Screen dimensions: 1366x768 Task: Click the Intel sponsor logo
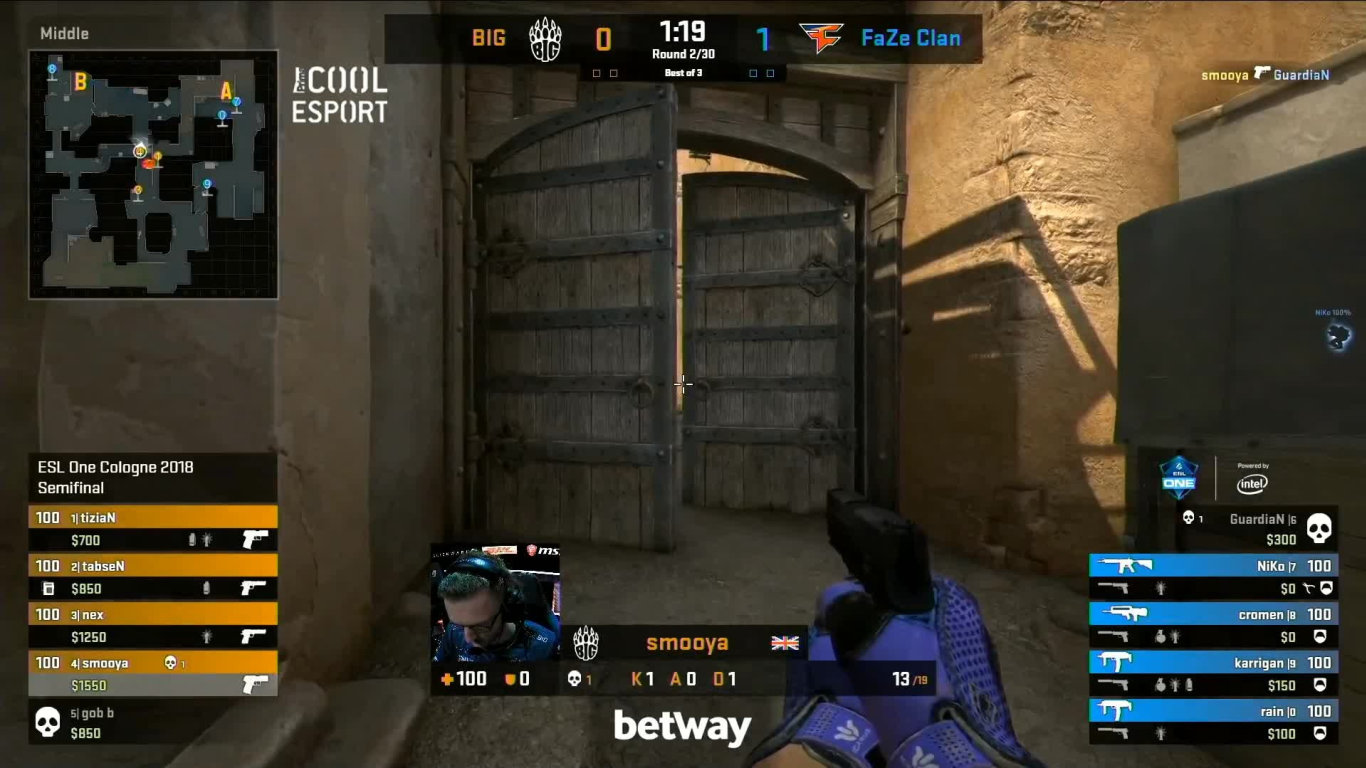click(x=1252, y=481)
